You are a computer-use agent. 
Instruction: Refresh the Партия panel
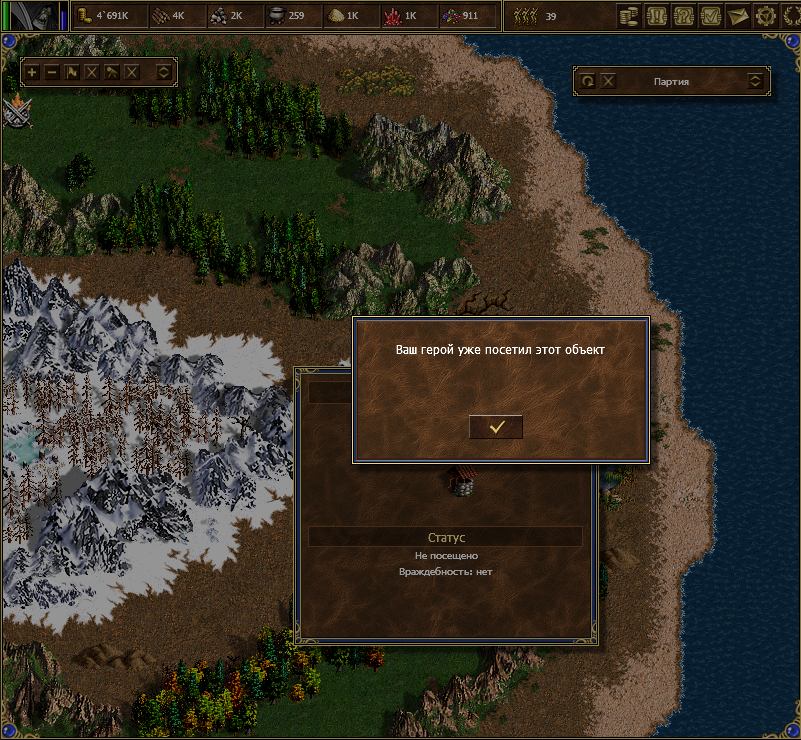pos(588,81)
